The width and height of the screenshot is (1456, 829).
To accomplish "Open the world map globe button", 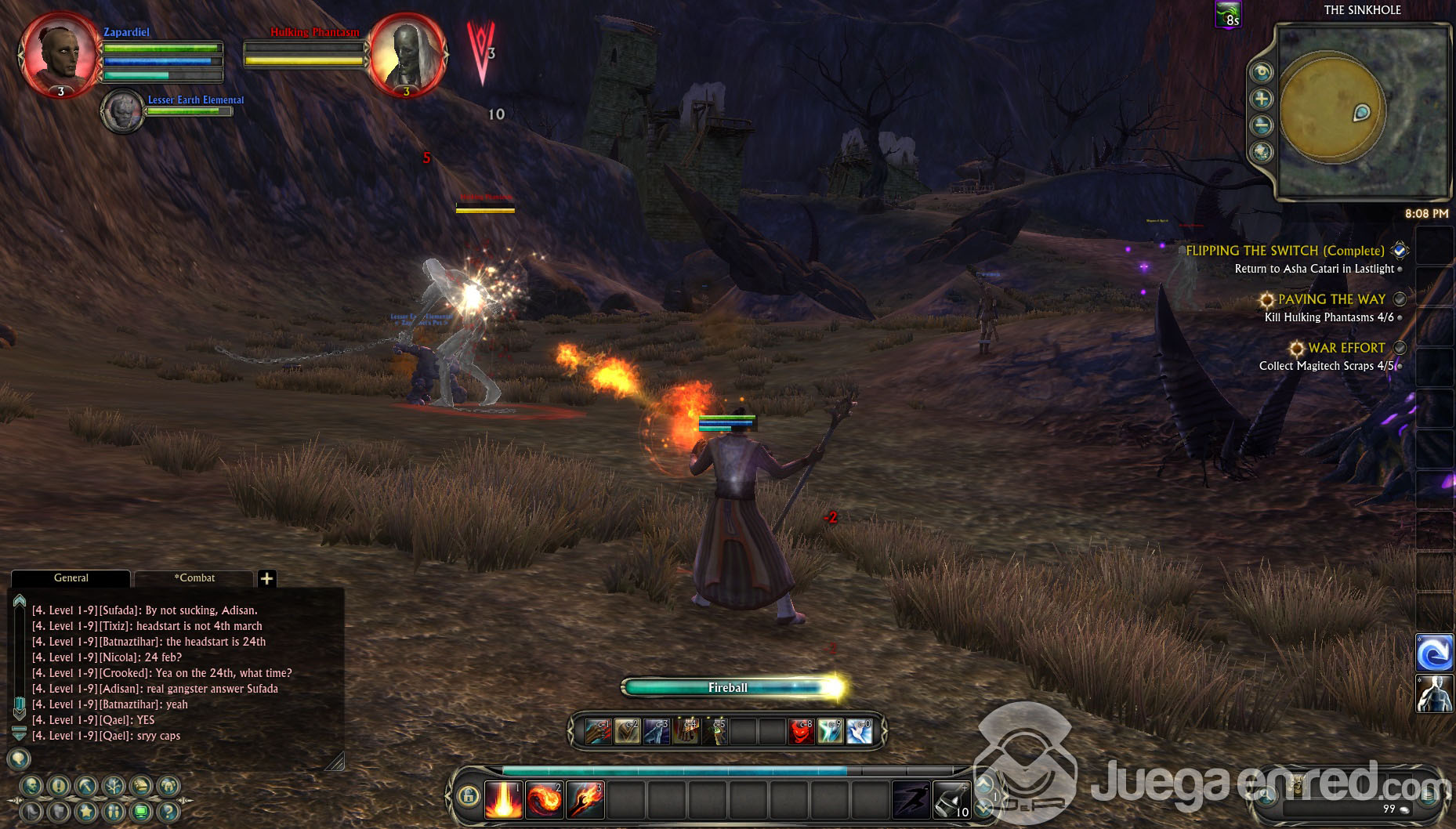I will (1262, 151).
